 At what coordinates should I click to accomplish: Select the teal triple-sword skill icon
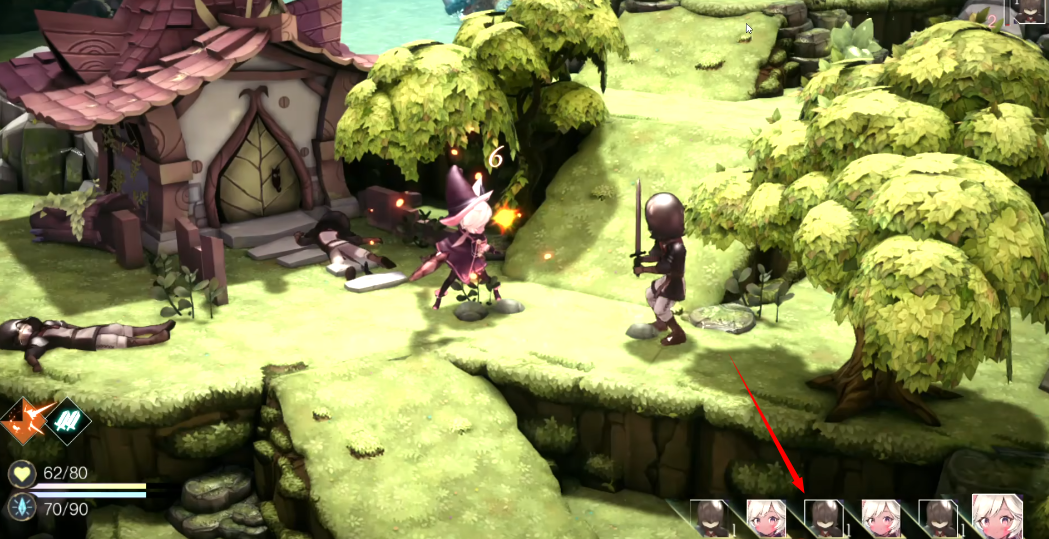coord(68,421)
